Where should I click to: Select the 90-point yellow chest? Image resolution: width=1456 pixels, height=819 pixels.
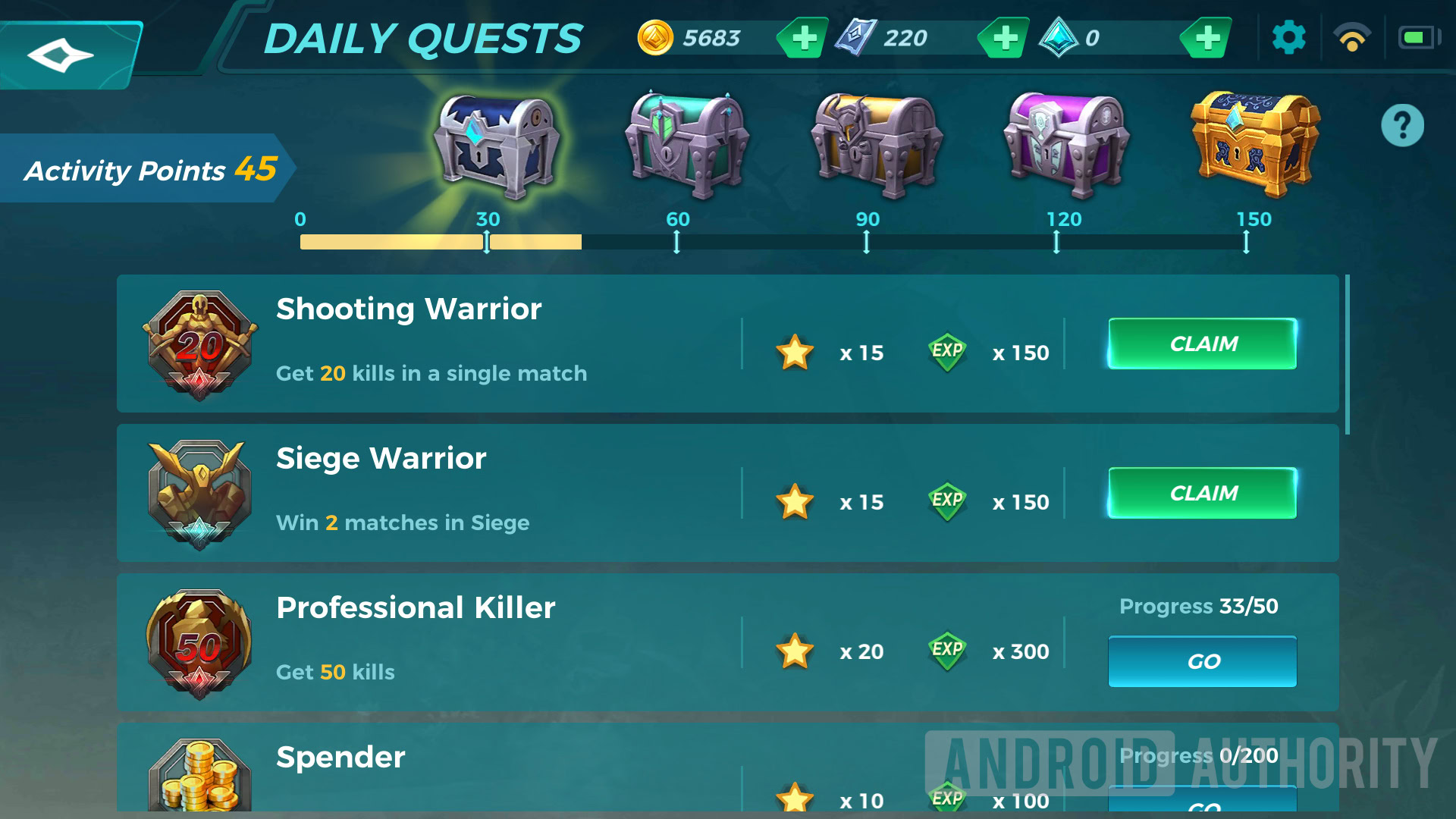pos(876,144)
